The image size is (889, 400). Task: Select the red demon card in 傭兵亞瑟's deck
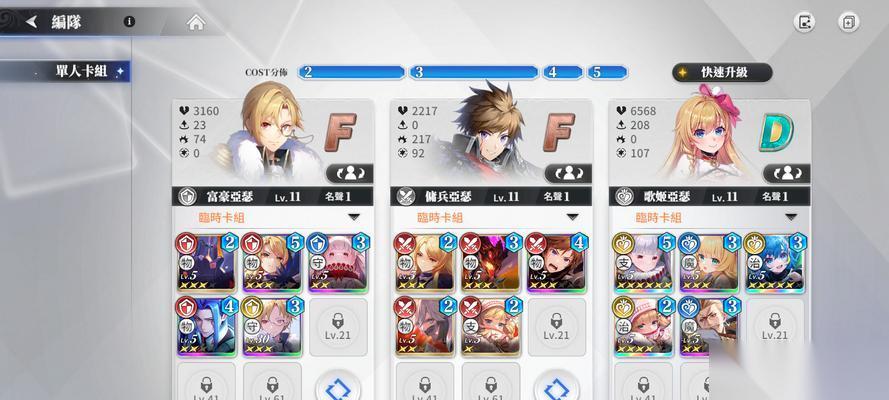click(x=489, y=262)
